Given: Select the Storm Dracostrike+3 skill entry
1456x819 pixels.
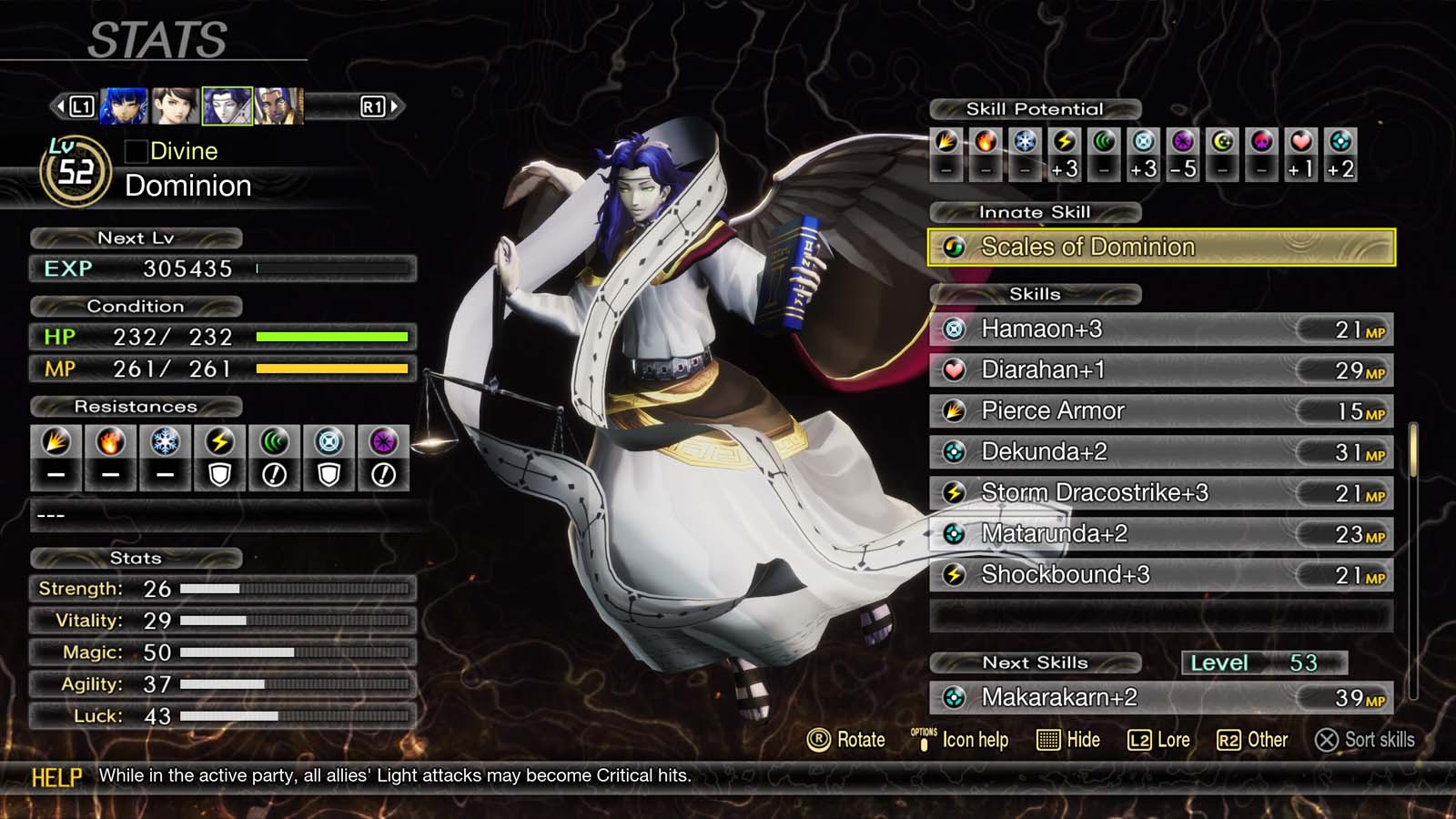Looking at the screenshot, I should [1092, 492].
